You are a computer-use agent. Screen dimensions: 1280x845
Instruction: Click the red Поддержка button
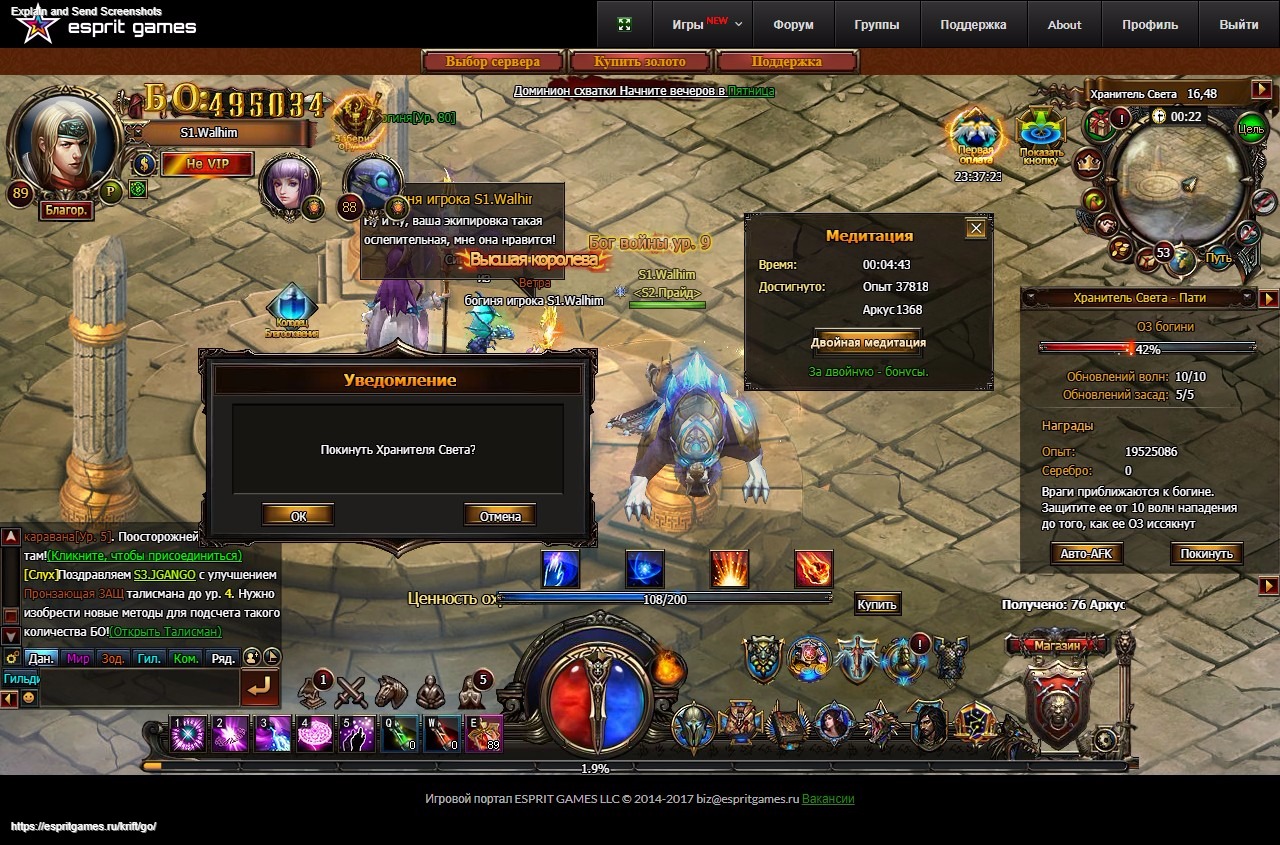pyautogui.click(x=786, y=62)
